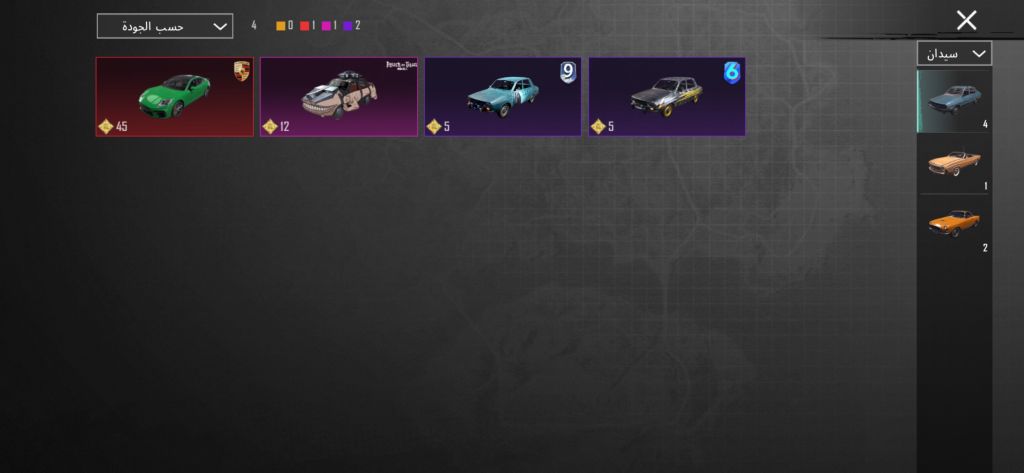
Task: Choose the armored Attack on Titan car skin
Action: [x=339, y=96]
